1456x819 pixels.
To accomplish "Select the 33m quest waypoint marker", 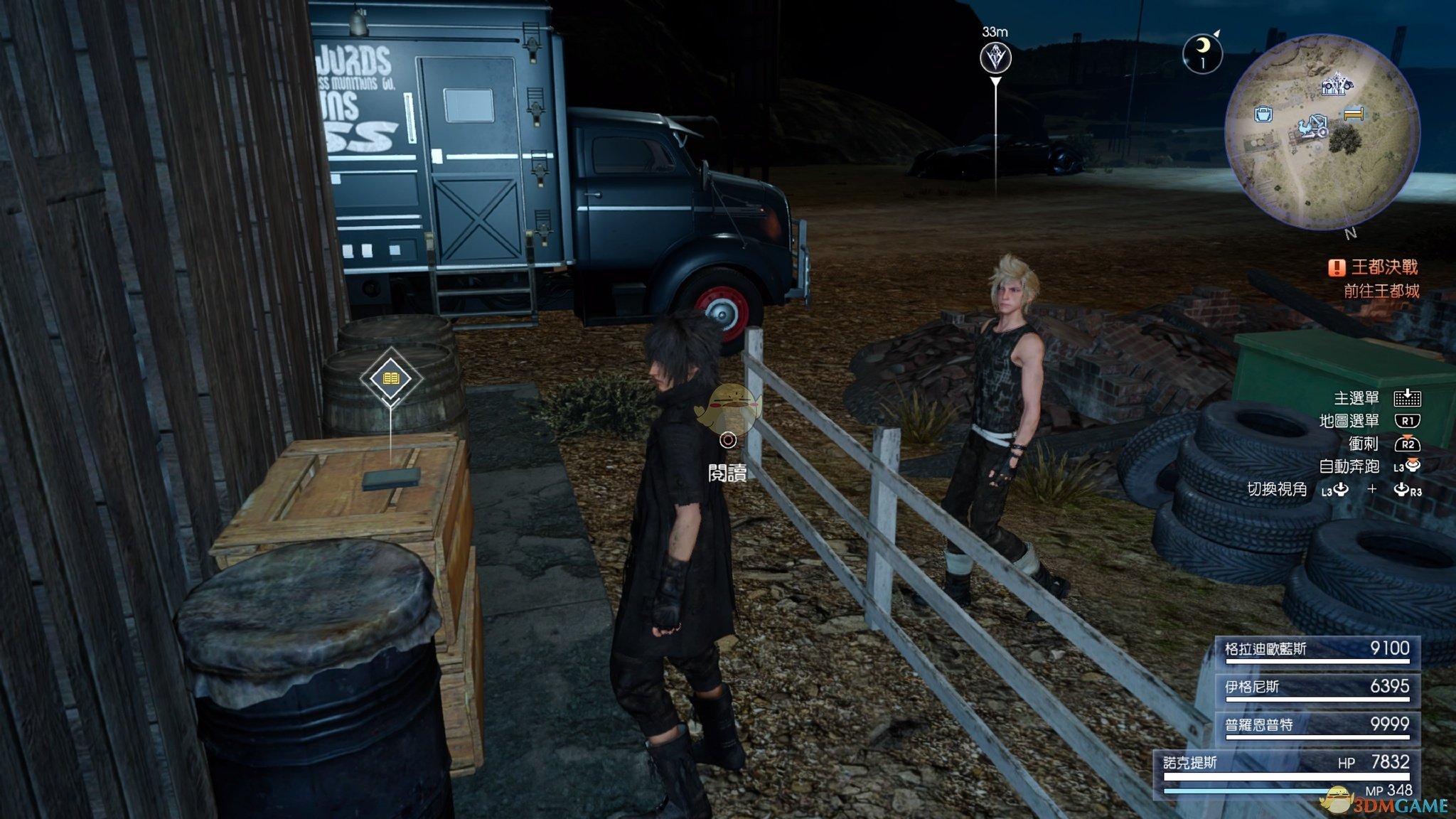I will pos(995,58).
